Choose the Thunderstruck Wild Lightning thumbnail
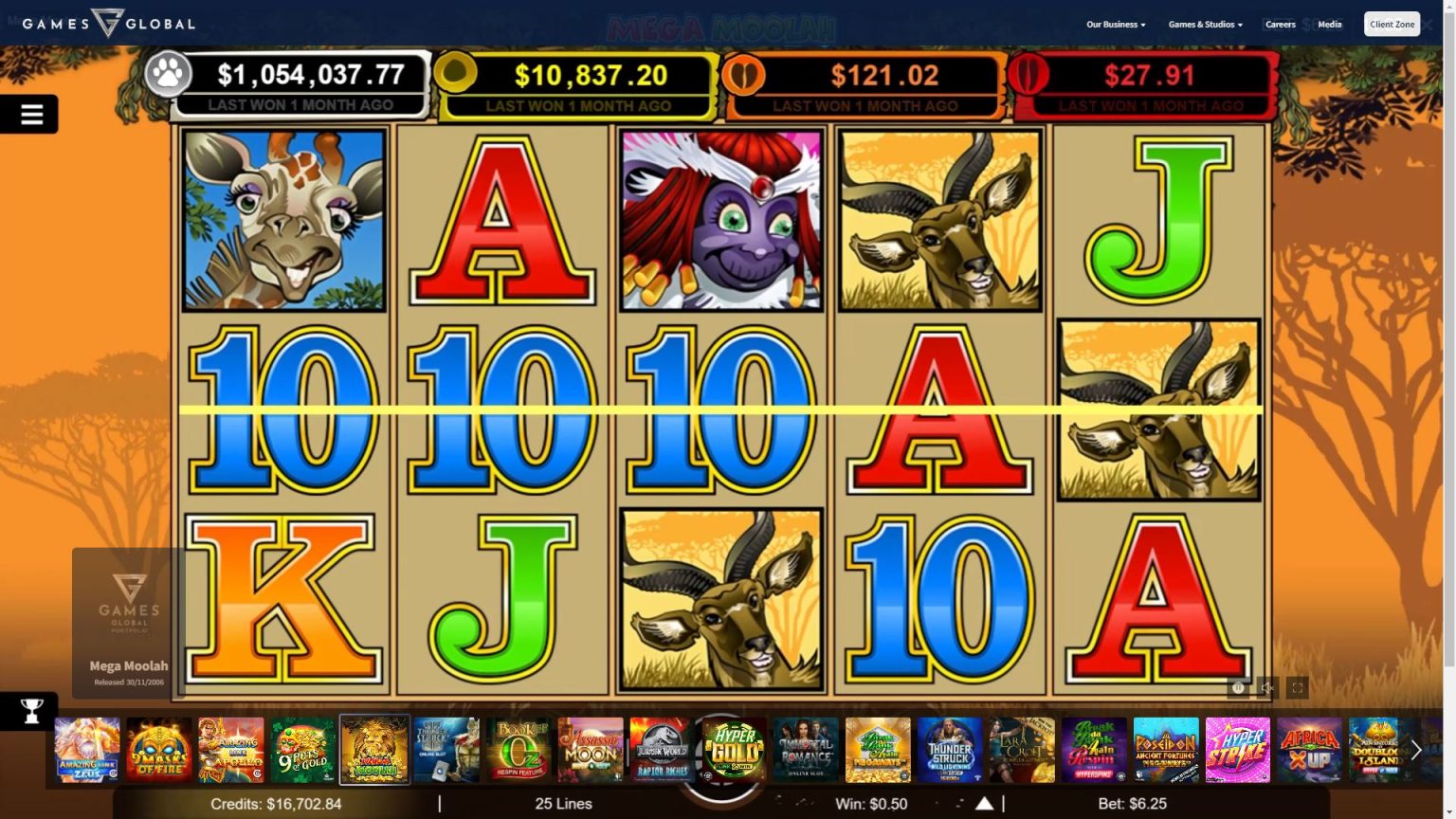This screenshot has width=1456, height=819. point(950,750)
